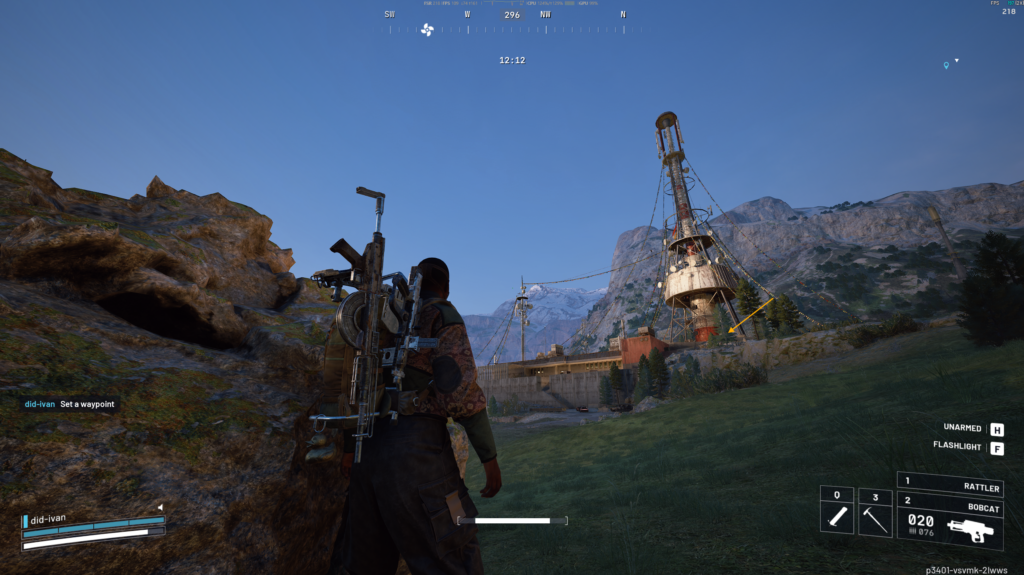
Task: Click the did-ivan waypoint message
Action: click(x=70, y=404)
